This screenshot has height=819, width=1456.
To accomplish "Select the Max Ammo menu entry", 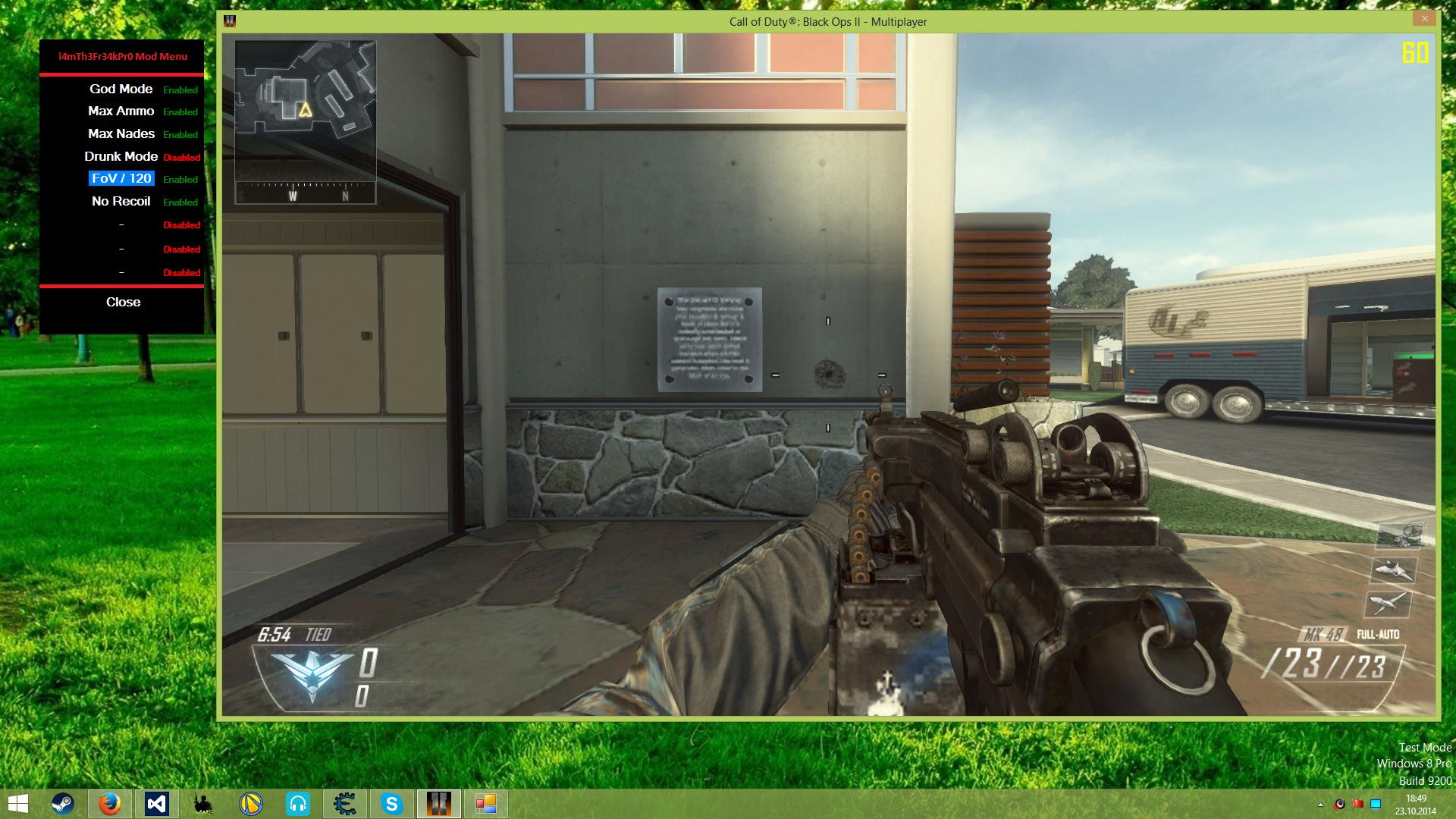I will [120, 111].
